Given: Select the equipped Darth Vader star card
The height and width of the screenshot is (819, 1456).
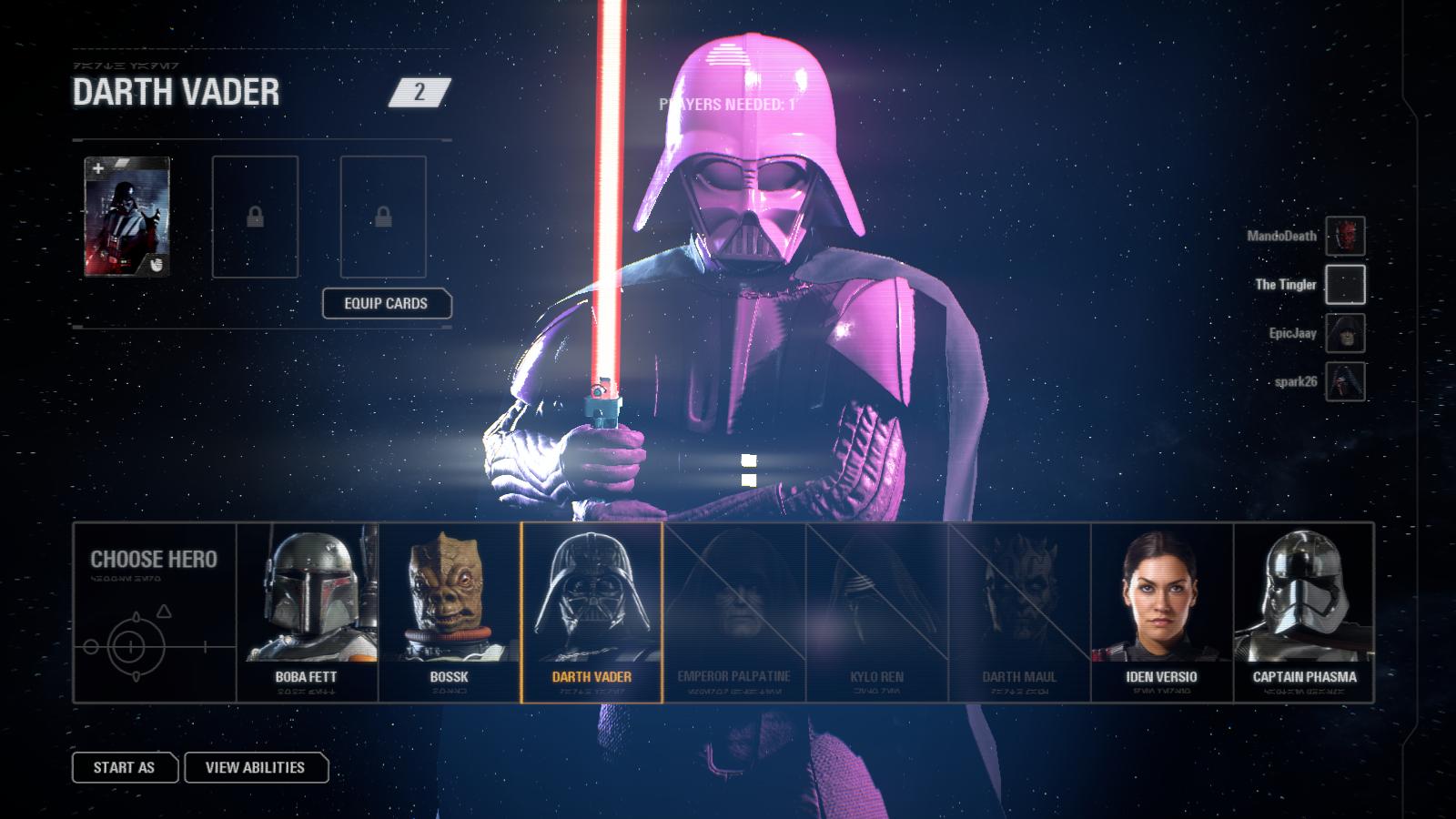Looking at the screenshot, I should point(126,217).
